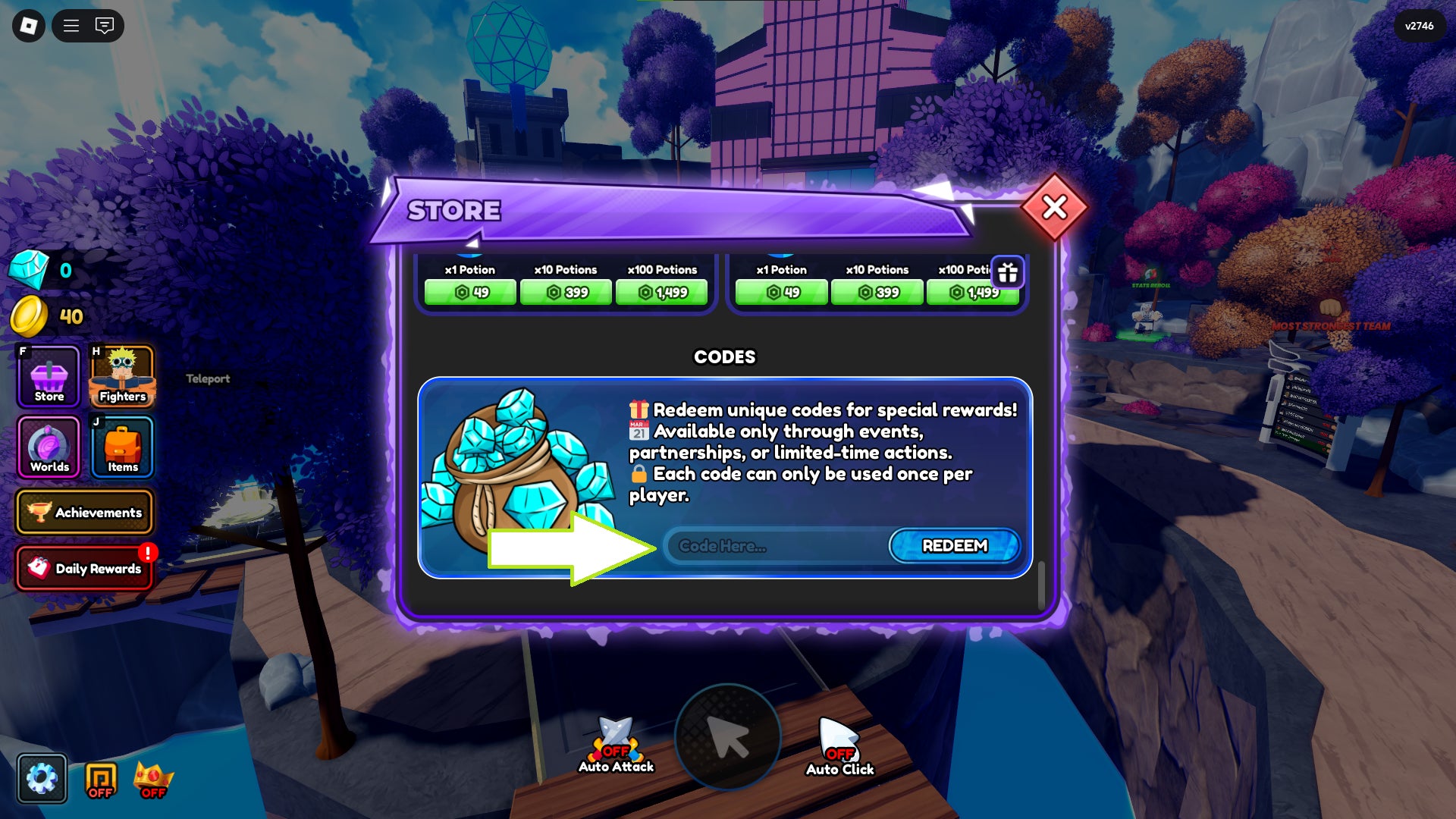Image resolution: width=1456 pixels, height=819 pixels.
Task: Open the Store with the purple basket icon
Action: coord(47,377)
